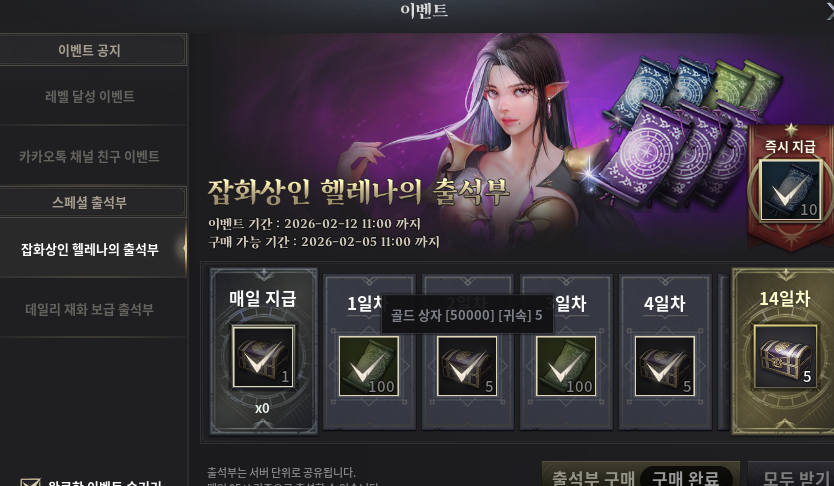Open 잡화상인 헬레나의 출석부 event
834x486 pixels.
coord(90,250)
